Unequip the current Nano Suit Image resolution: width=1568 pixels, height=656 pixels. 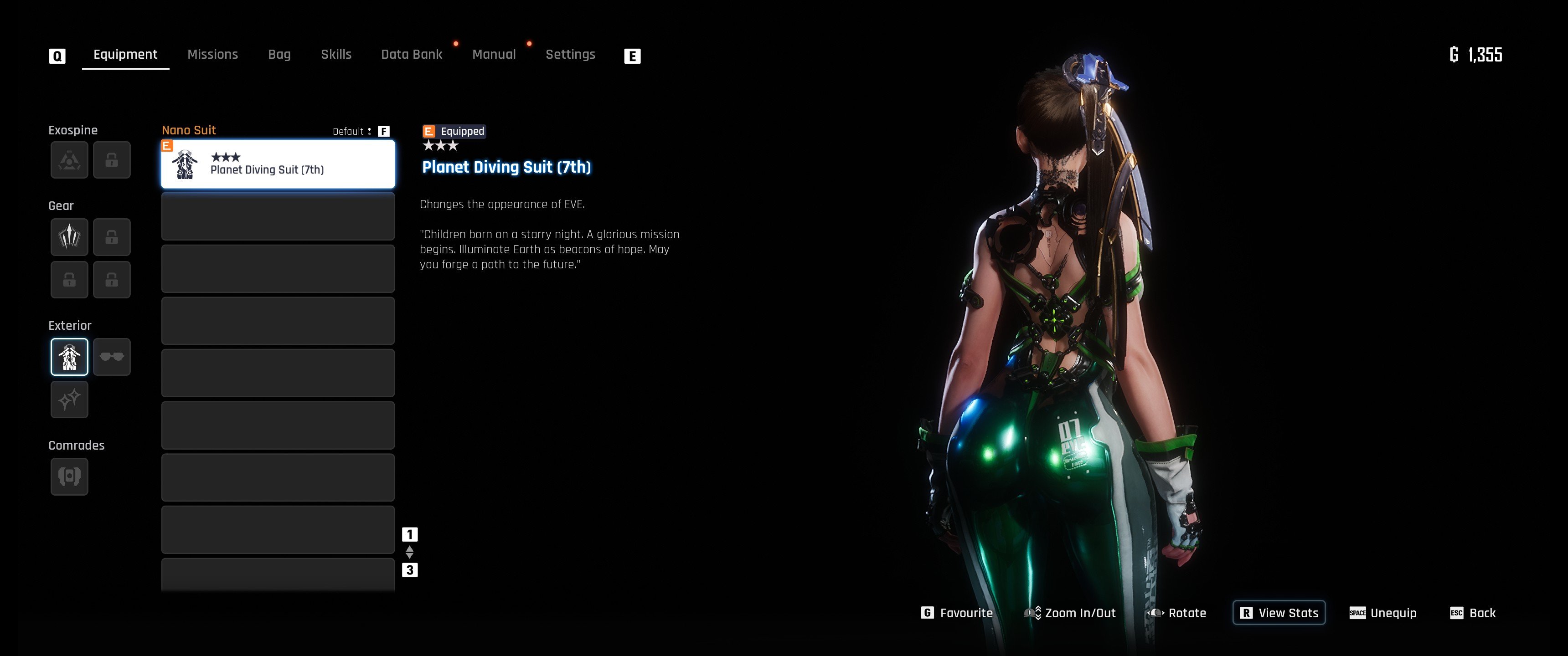(x=1383, y=613)
